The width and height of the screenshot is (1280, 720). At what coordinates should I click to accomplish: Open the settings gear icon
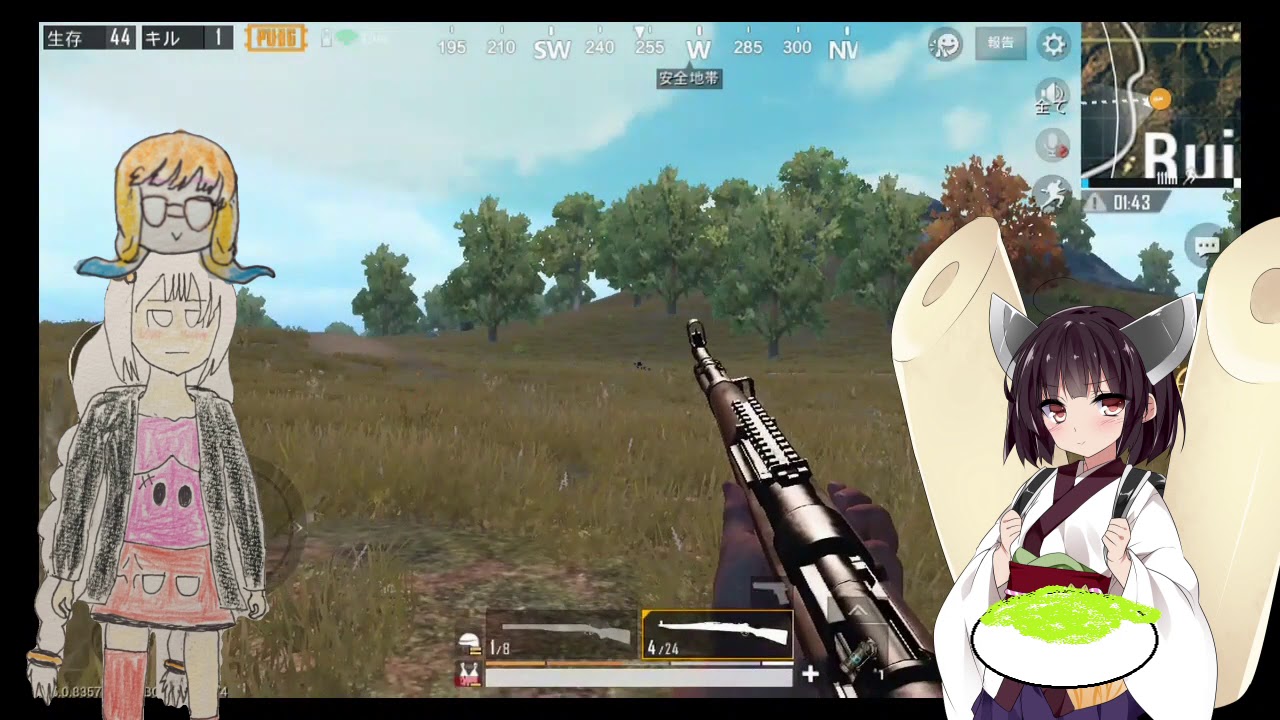click(1054, 44)
